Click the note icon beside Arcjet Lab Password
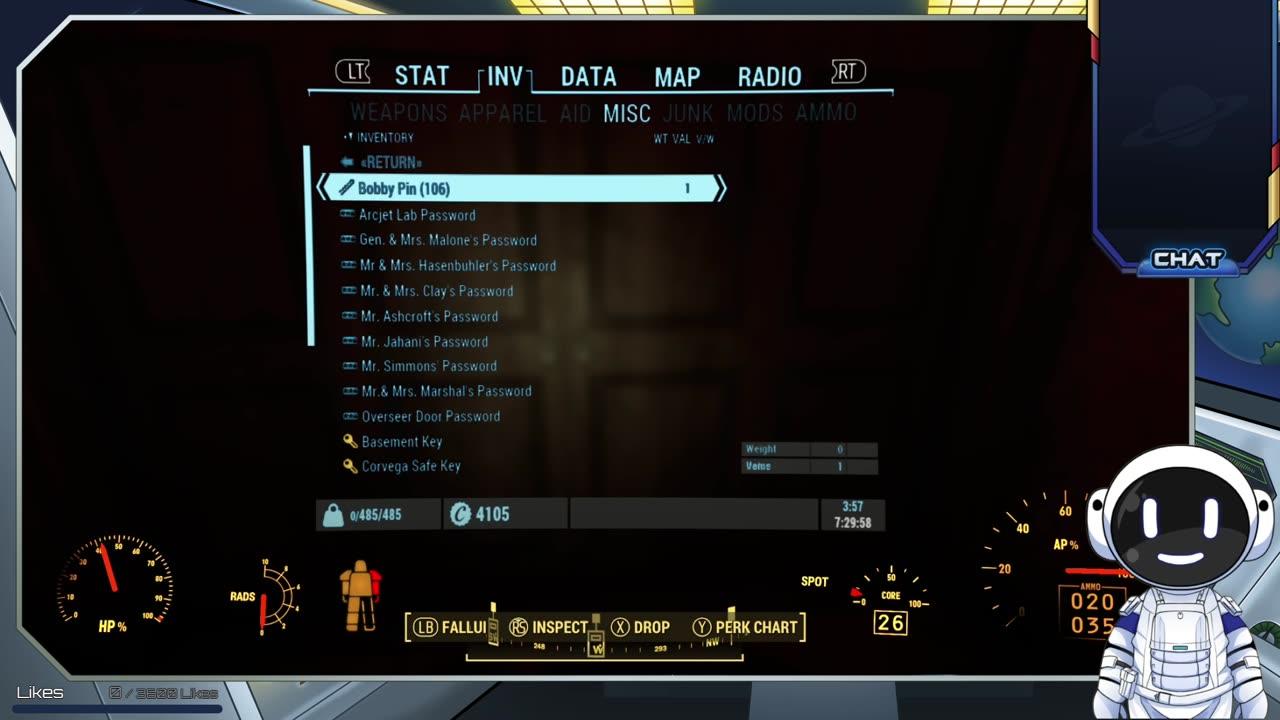 (348, 215)
